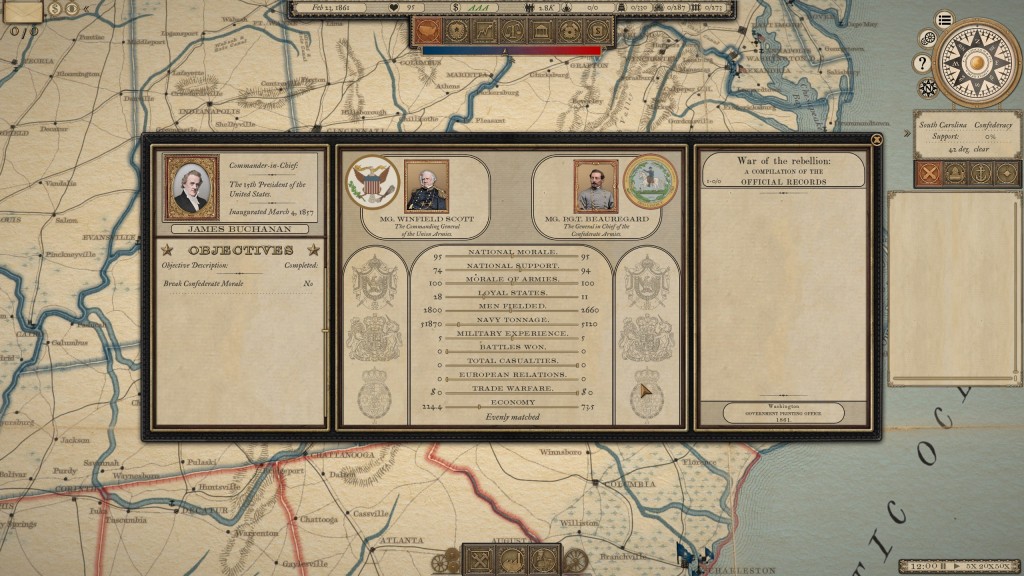1024x576 pixels.
Task: Open the United States map tab
Action: [427, 31]
